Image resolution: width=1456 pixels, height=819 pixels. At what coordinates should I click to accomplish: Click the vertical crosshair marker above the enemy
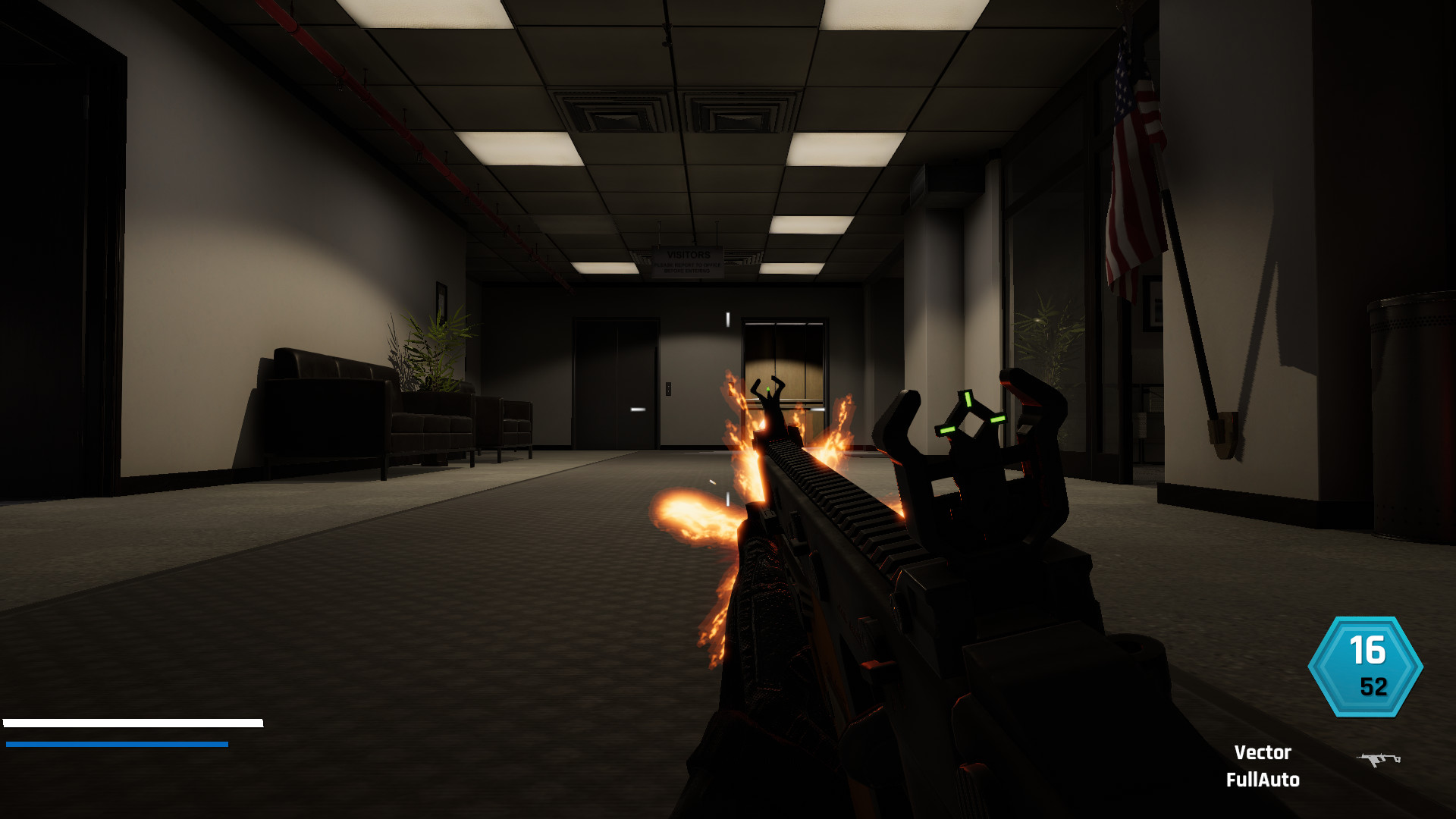coord(728,319)
